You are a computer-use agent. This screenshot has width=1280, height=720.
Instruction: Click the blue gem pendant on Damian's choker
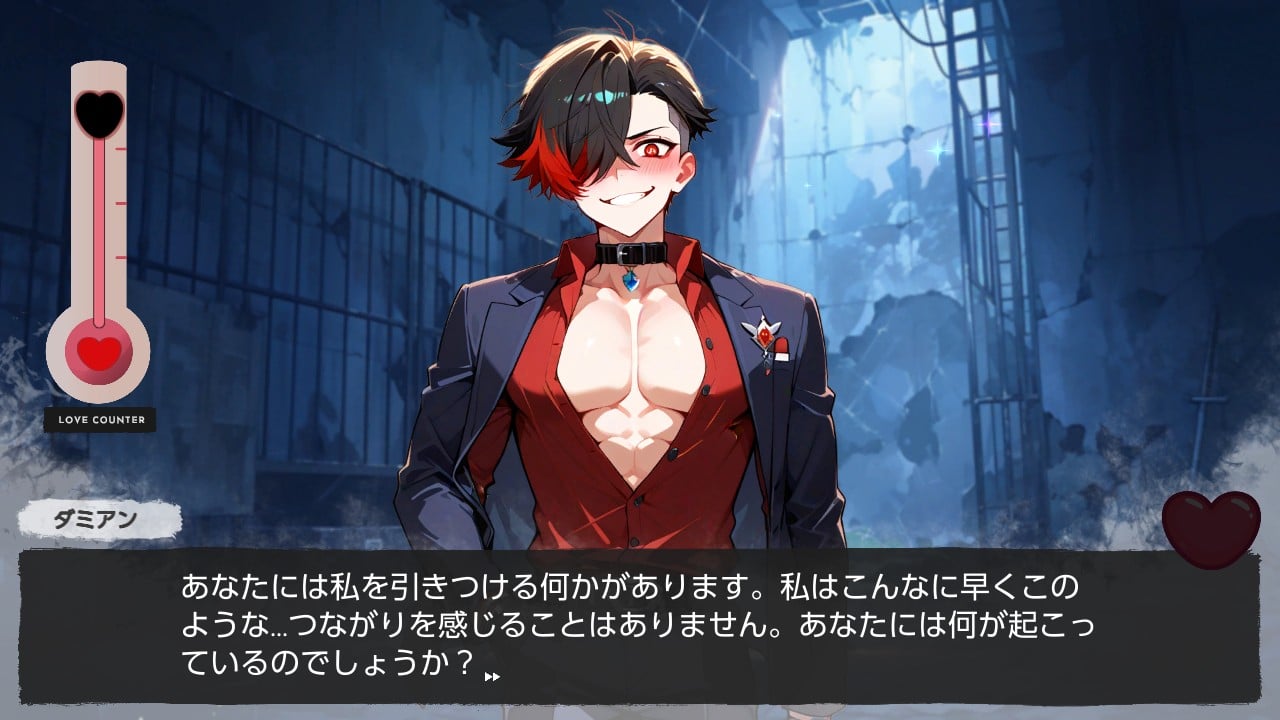click(630, 282)
